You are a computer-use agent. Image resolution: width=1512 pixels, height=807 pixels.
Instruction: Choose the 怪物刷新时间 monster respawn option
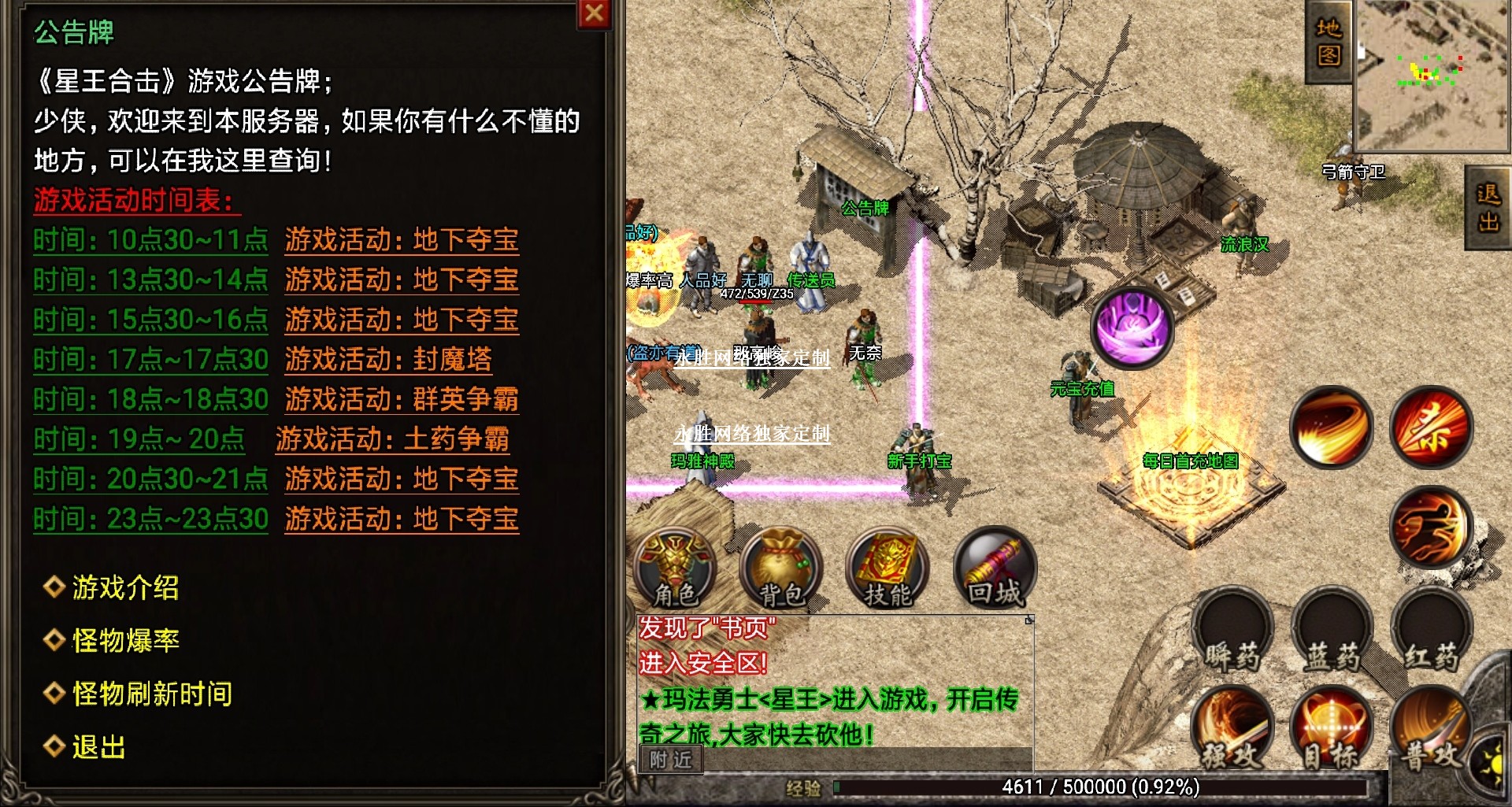pyautogui.click(x=151, y=694)
